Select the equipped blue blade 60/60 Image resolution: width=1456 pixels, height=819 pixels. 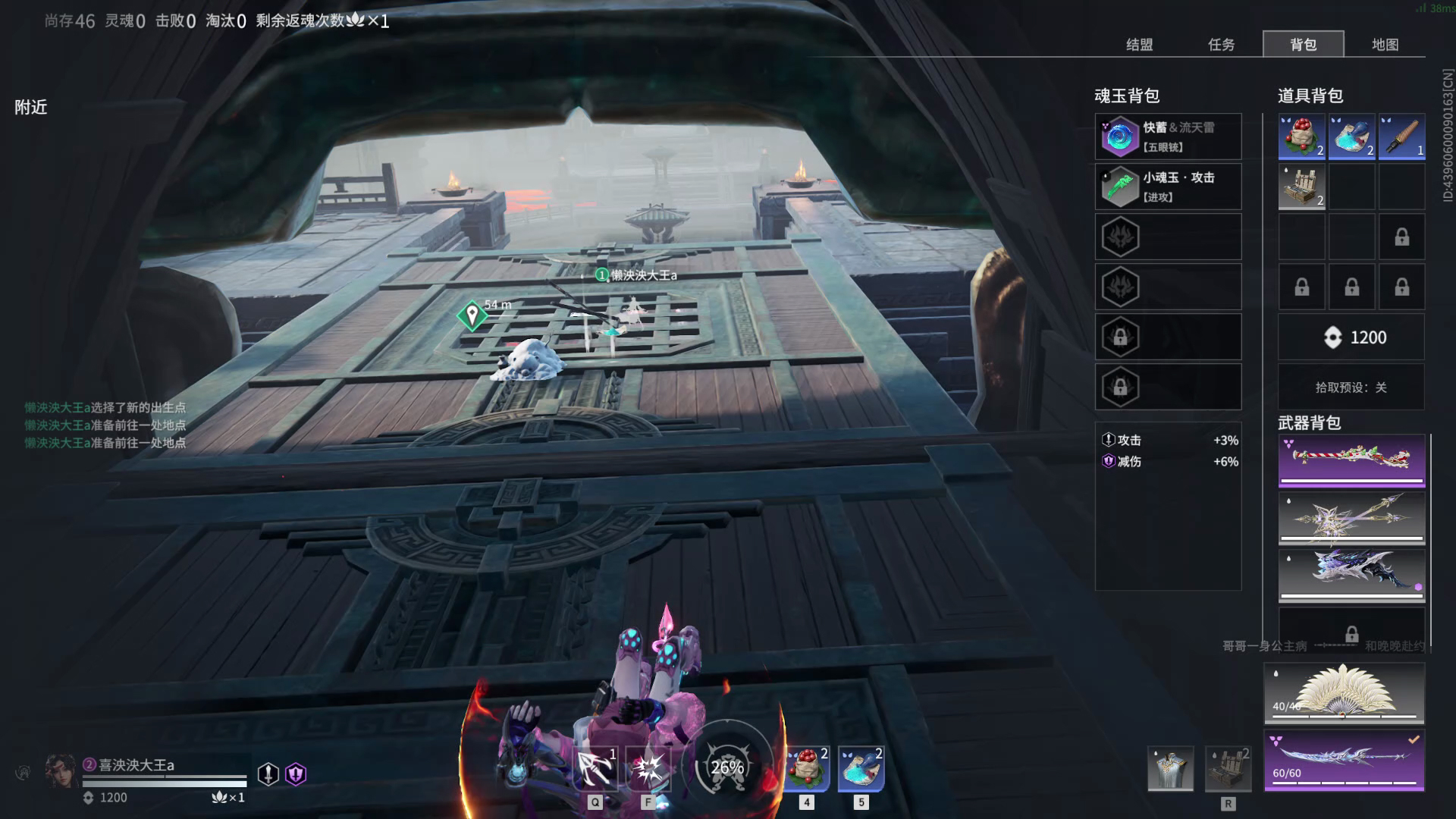(1344, 760)
